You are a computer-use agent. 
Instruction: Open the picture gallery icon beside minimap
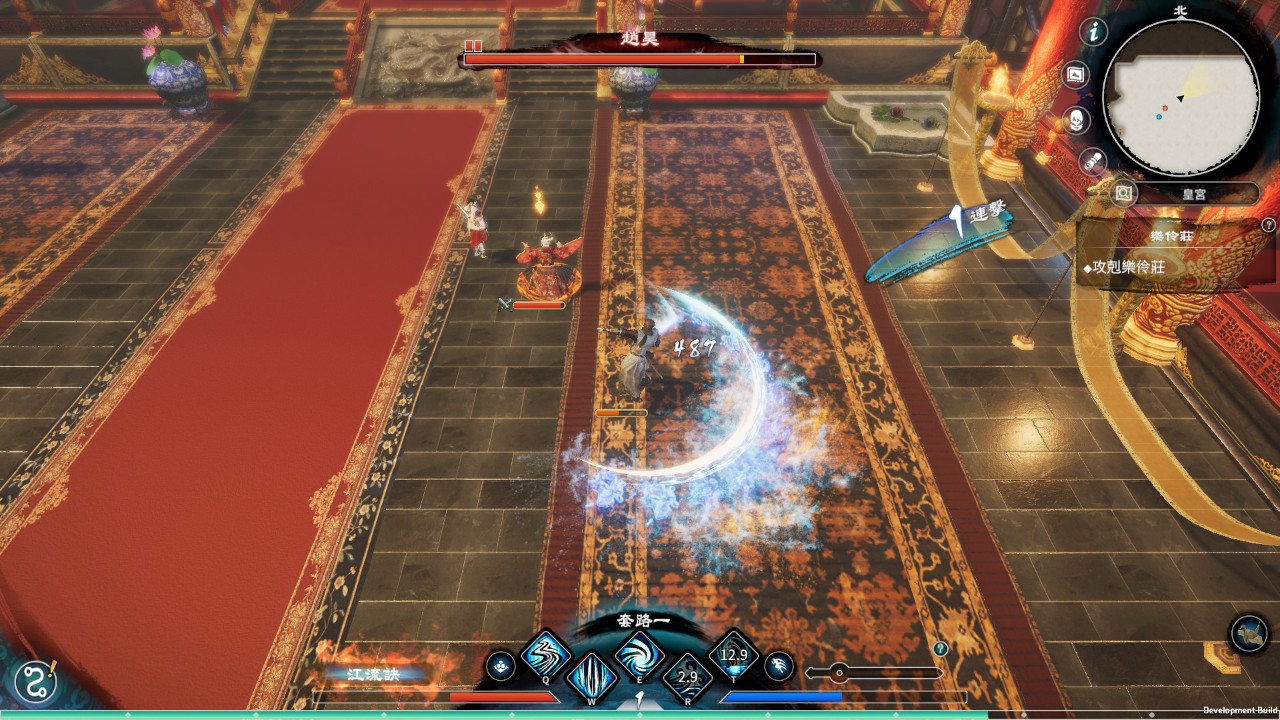click(1076, 74)
